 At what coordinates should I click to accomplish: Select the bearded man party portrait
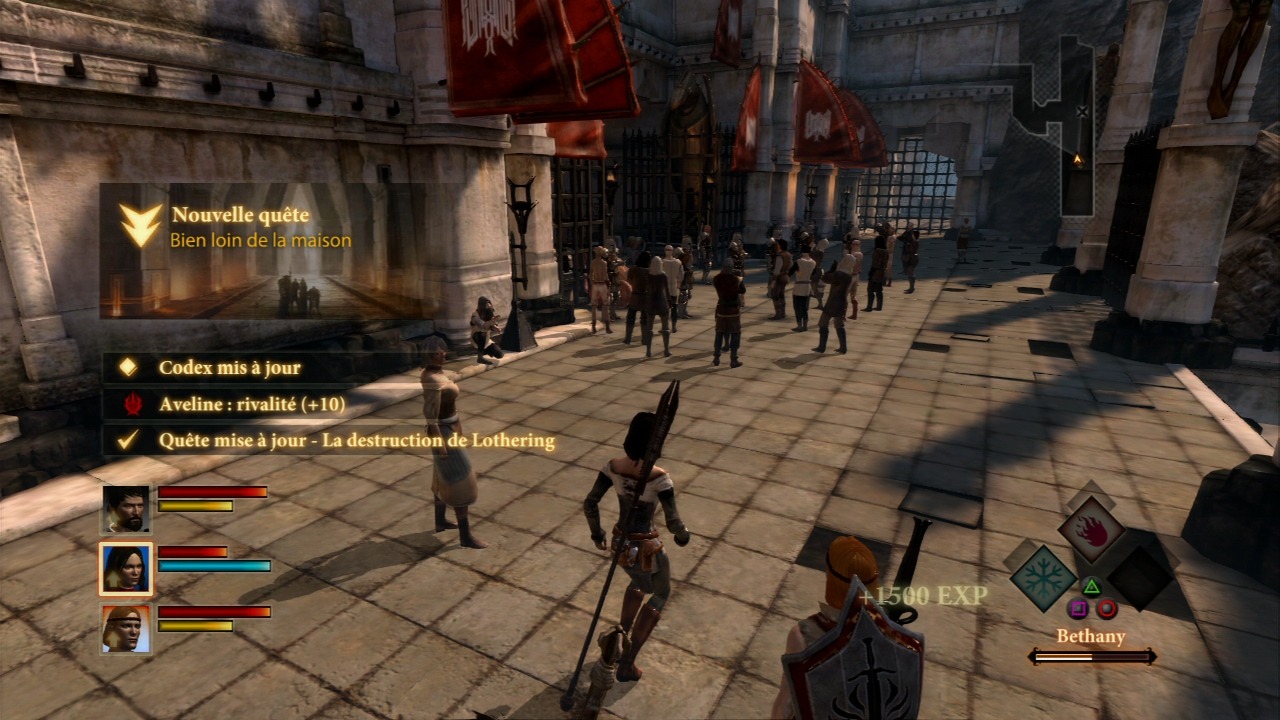126,510
